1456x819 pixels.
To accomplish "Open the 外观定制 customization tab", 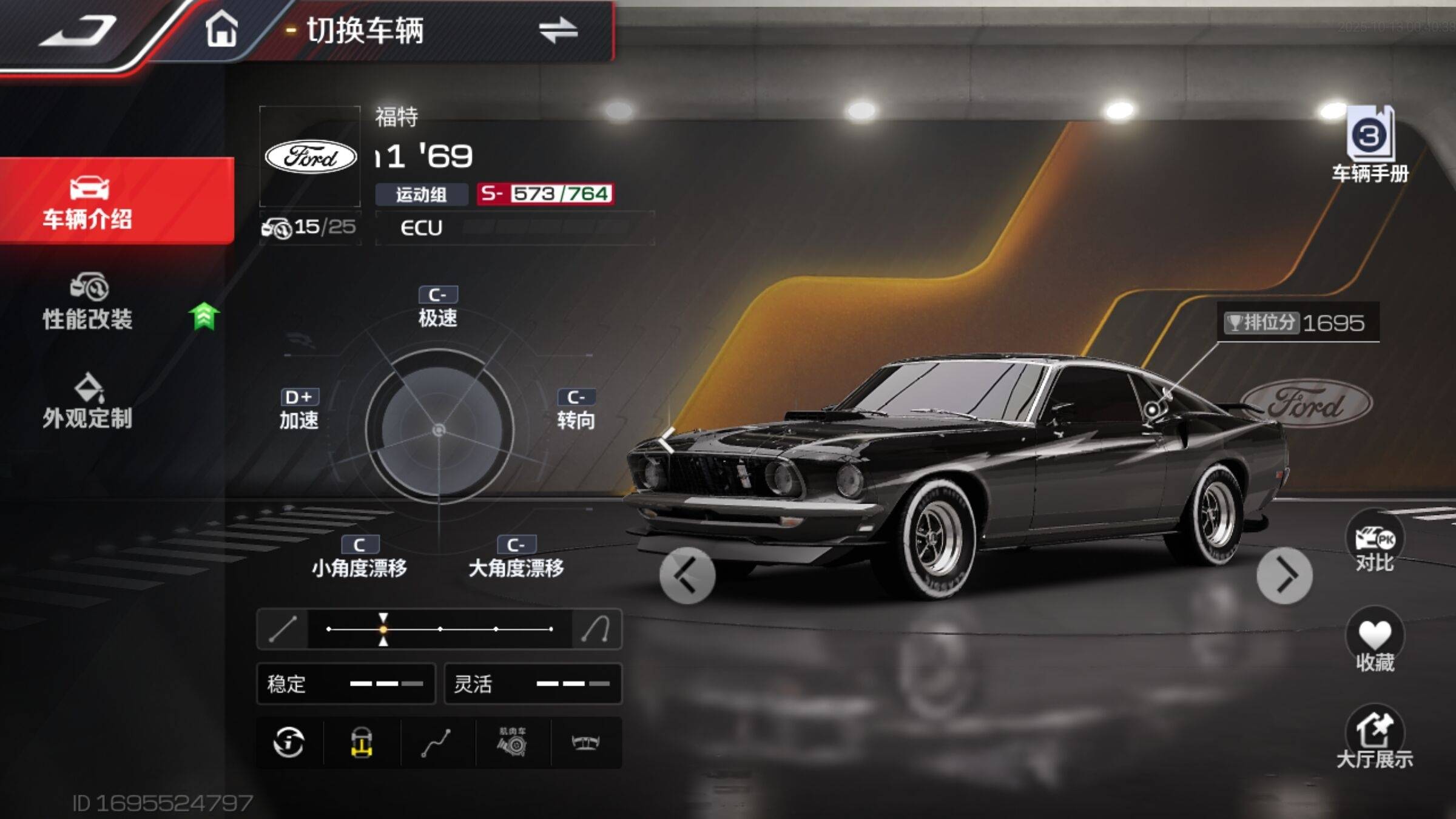I will (88, 402).
